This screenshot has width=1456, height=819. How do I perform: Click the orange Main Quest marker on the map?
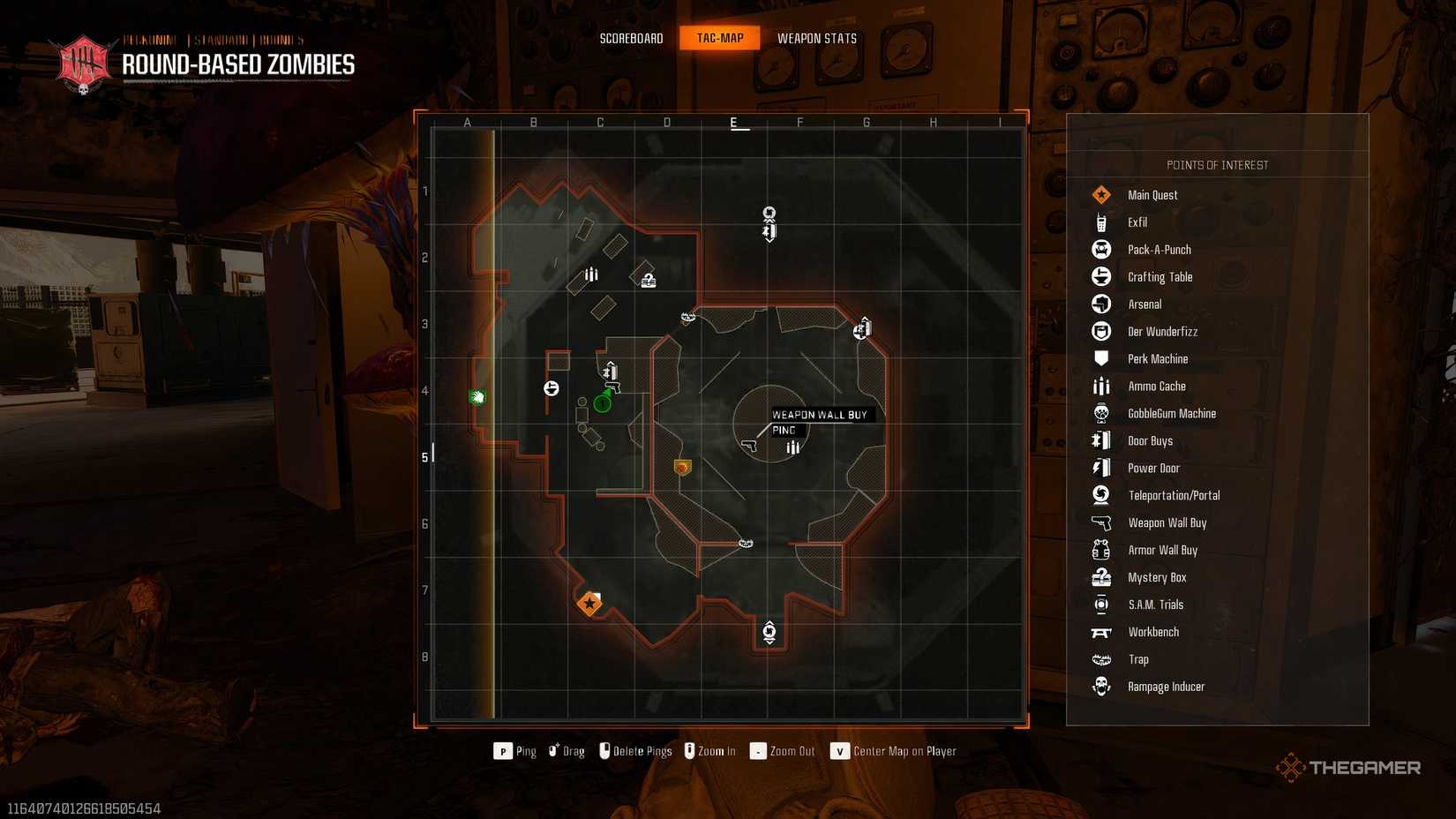(x=589, y=604)
